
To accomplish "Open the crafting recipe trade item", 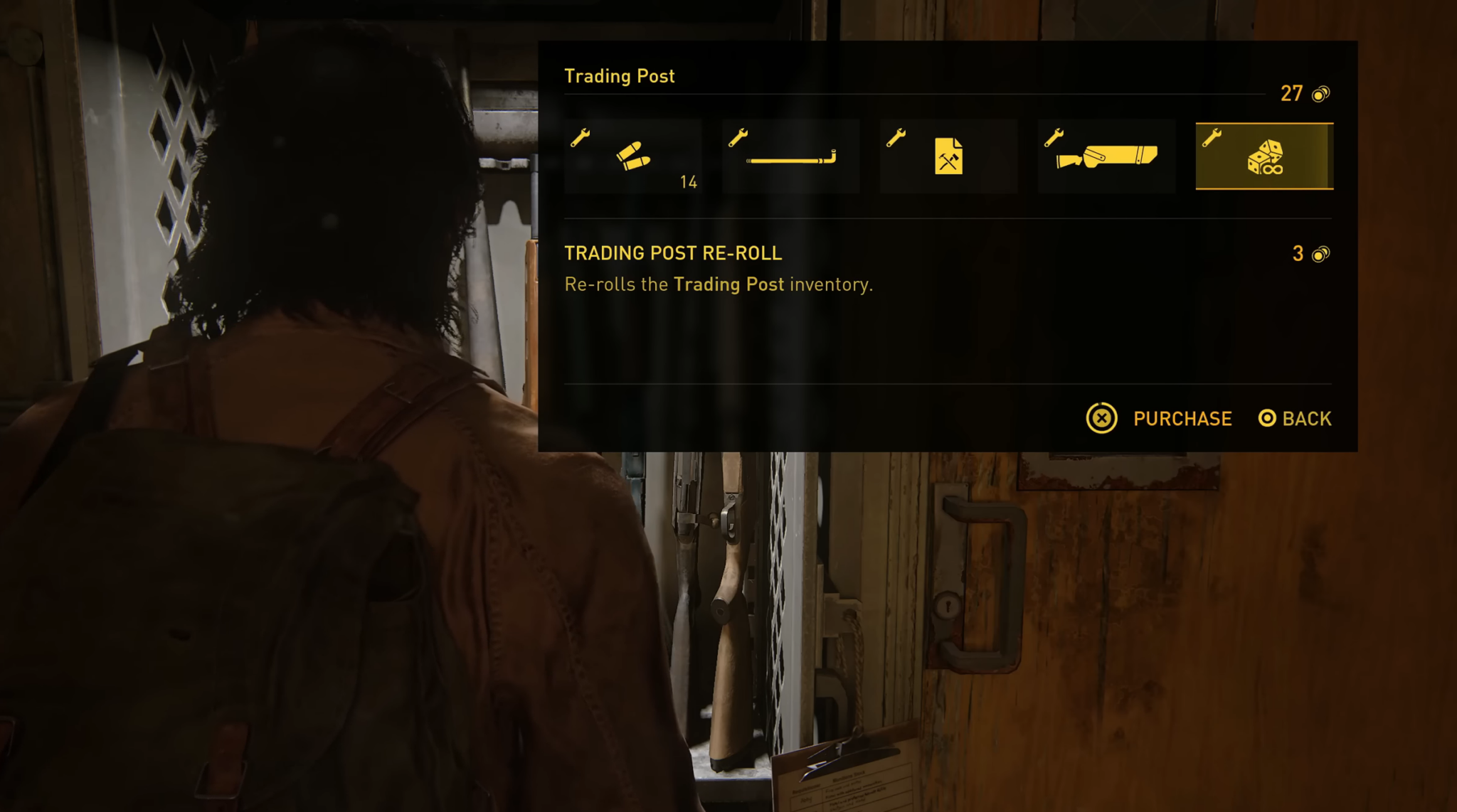I will coord(950,155).
